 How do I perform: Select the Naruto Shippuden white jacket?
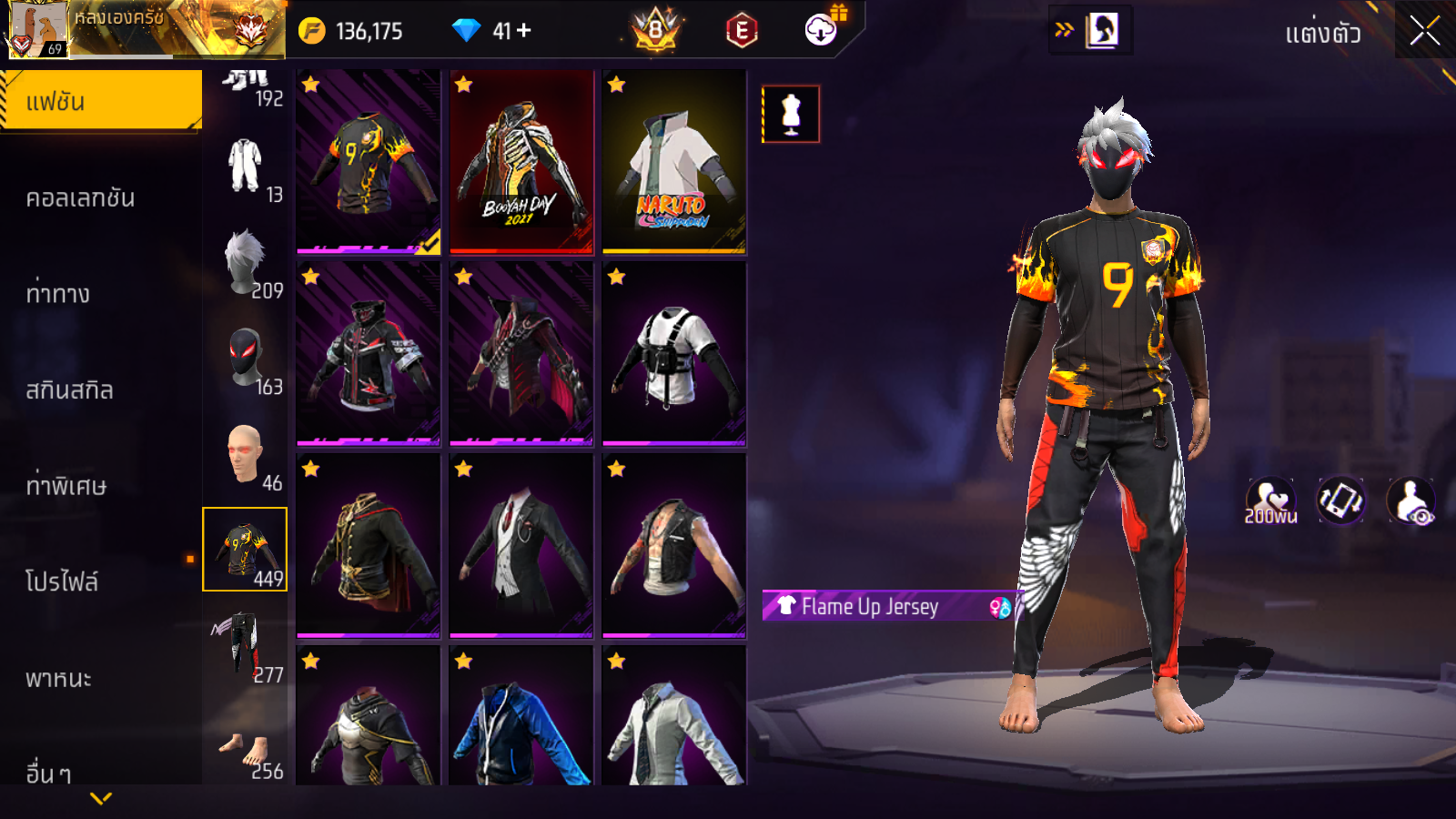click(x=674, y=162)
